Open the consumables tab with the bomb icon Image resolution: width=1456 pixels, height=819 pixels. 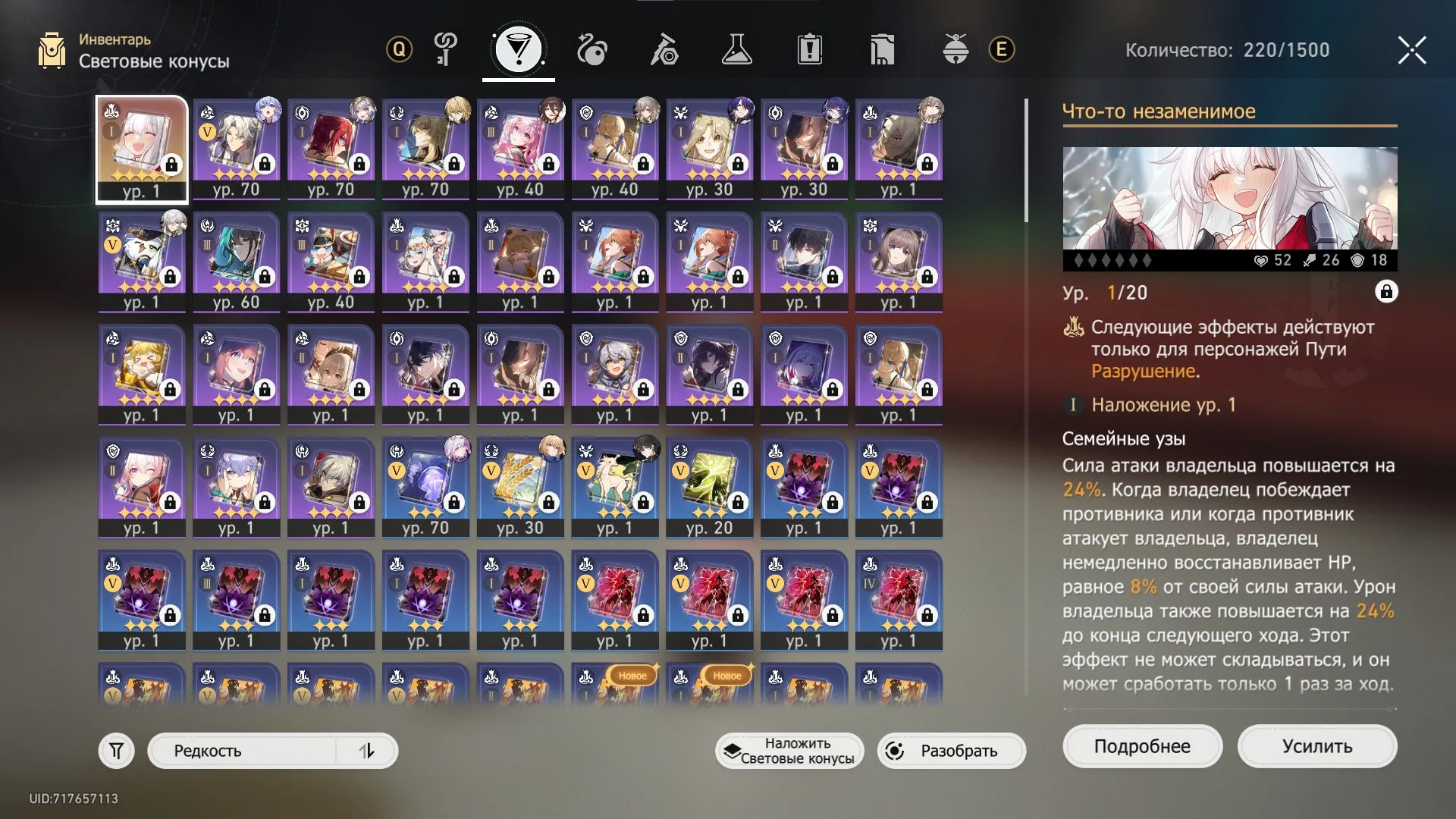click(592, 51)
